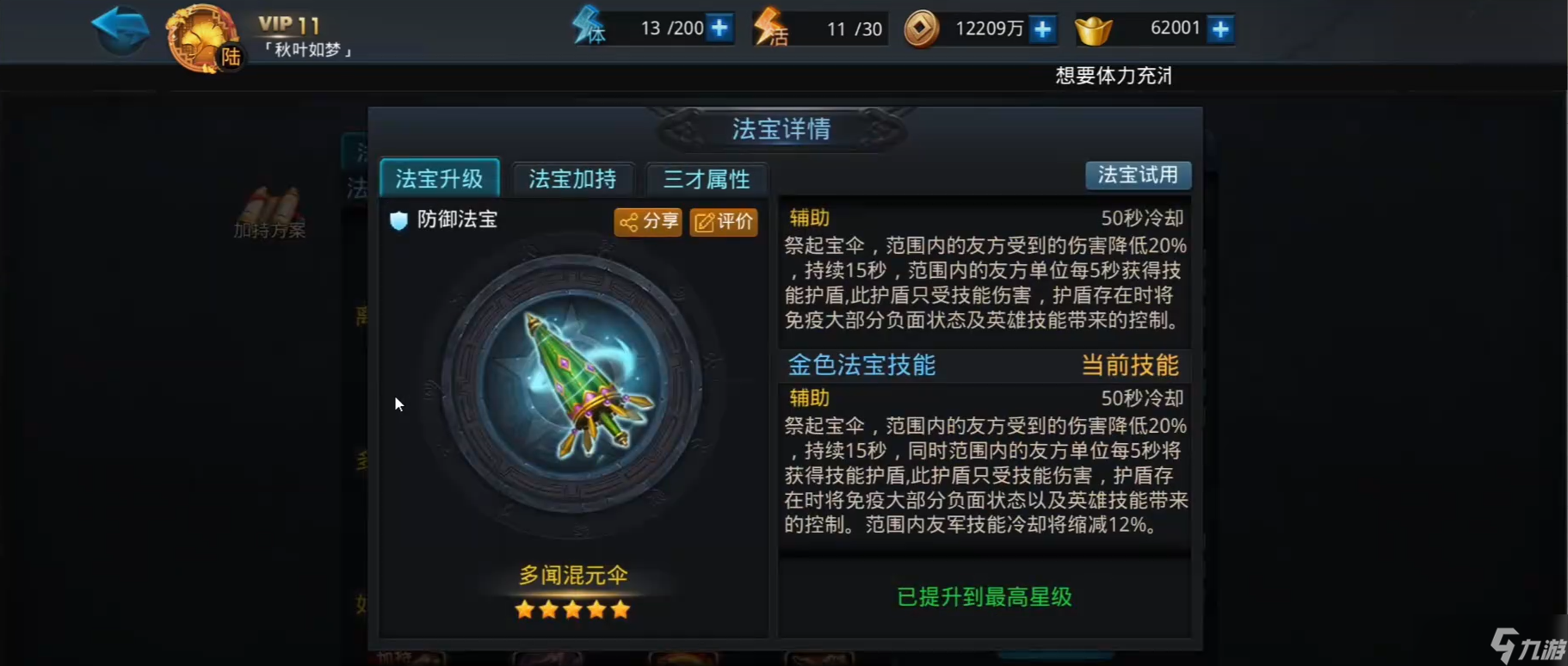1568x666 pixels.
Task: Click the back arrow at top left
Action: coord(120,30)
